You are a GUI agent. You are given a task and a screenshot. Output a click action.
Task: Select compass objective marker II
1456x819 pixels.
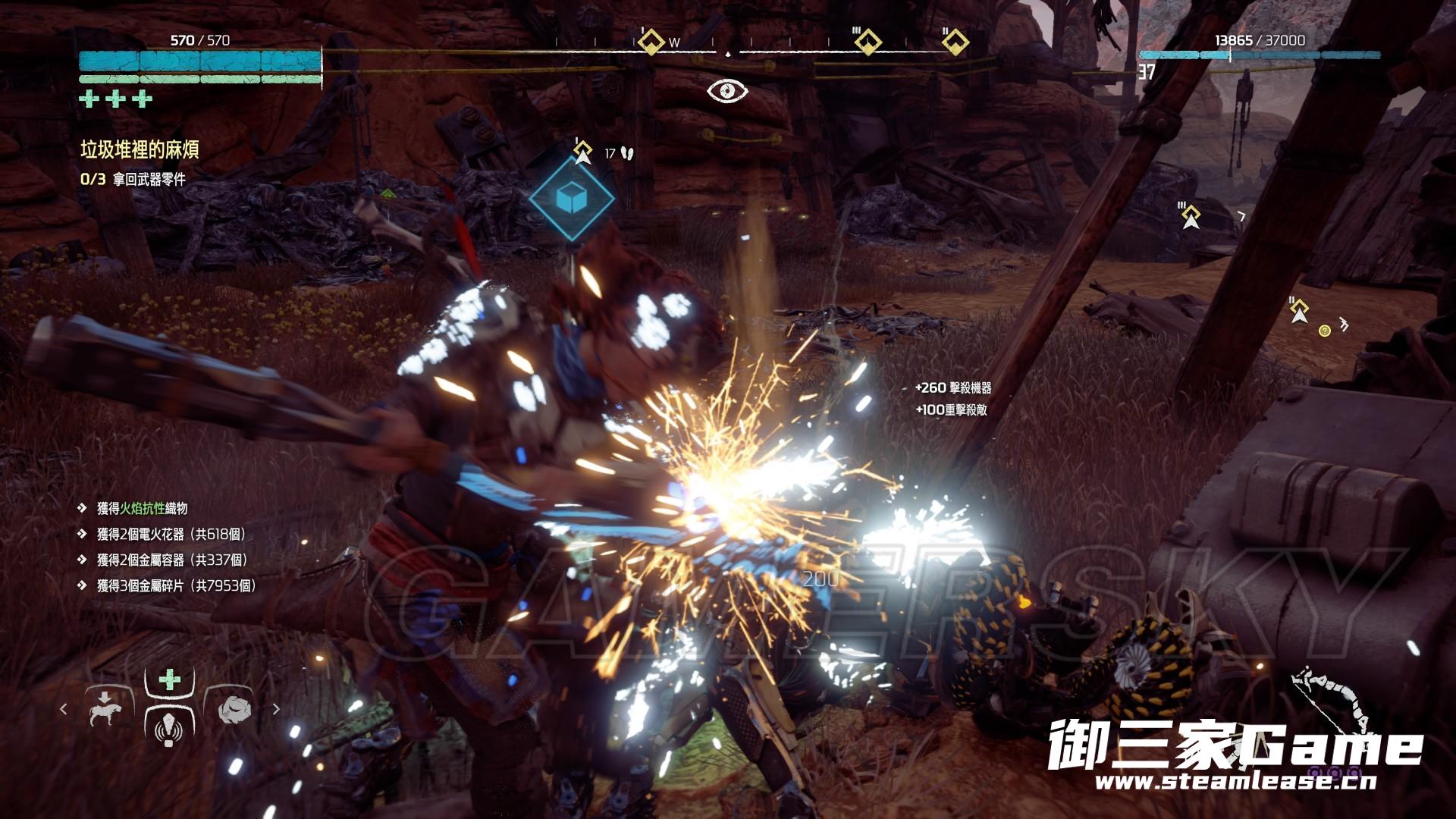pos(955,42)
